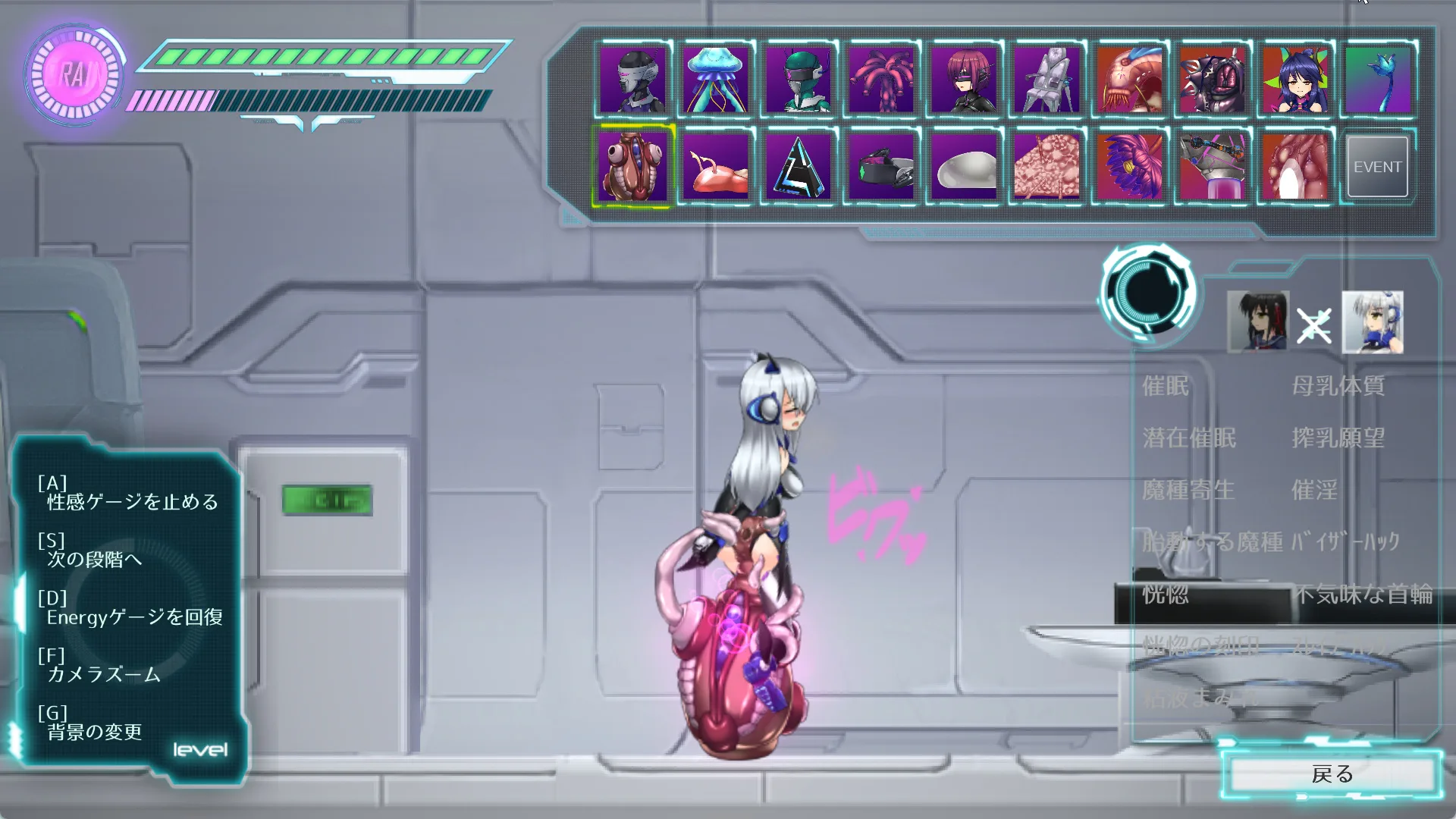Choose the blue-haired girl thumbnail
The image size is (1456, 819).
[x=1294, y=80]
